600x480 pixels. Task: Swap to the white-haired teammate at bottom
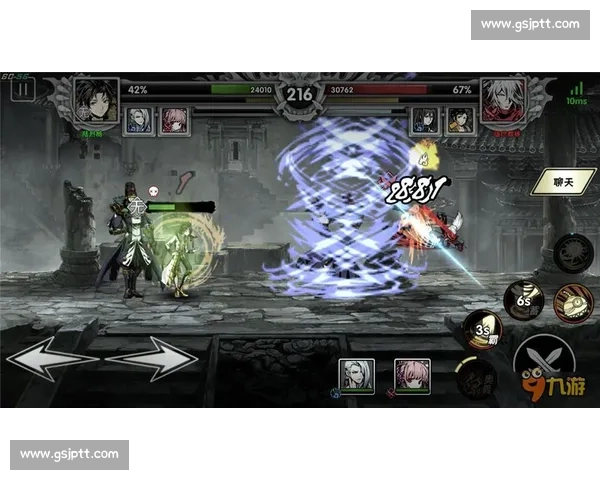(357, 376)
